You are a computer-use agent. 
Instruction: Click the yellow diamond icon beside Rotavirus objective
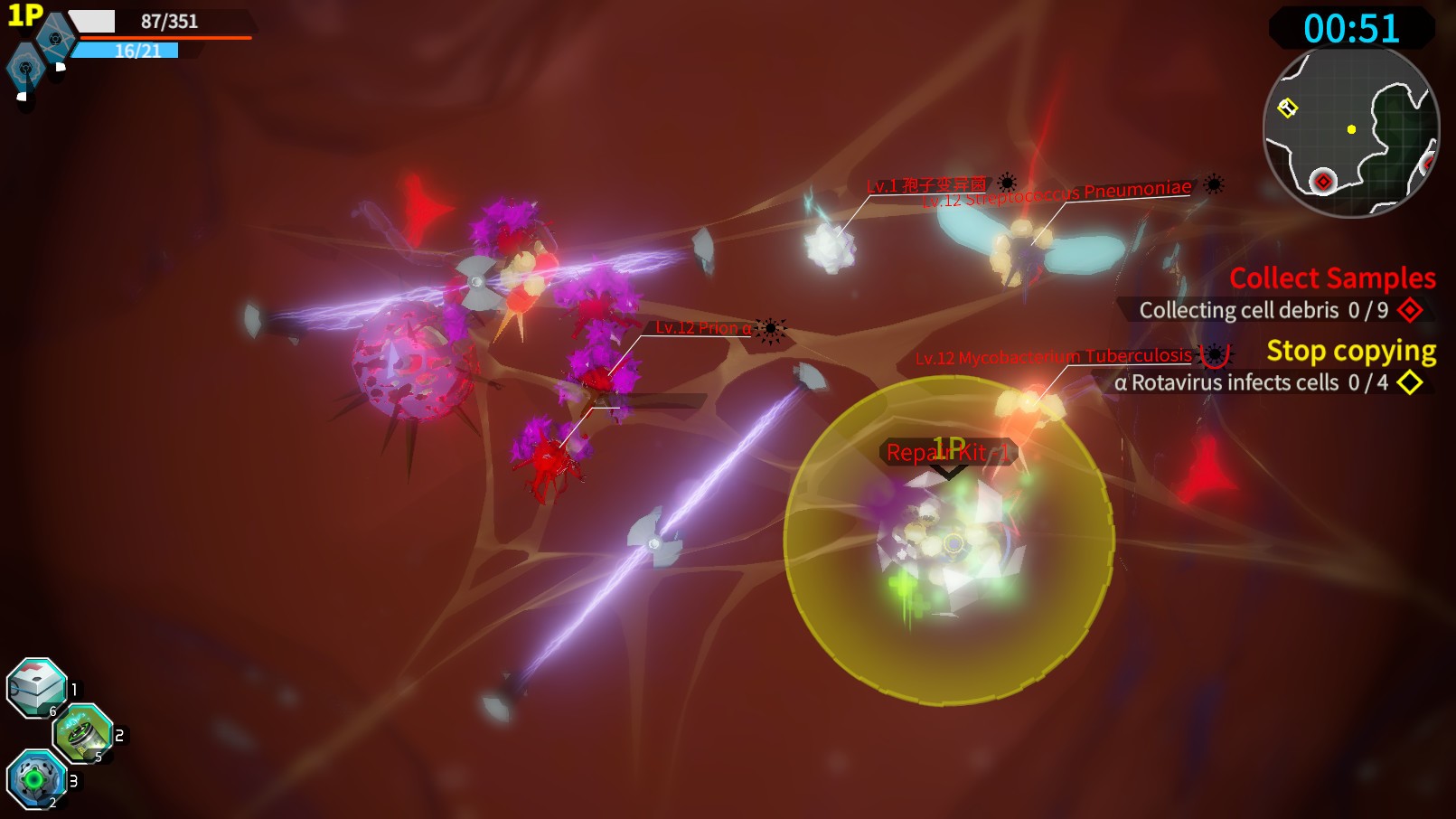pyautogui.click(x=1412, y=382)
